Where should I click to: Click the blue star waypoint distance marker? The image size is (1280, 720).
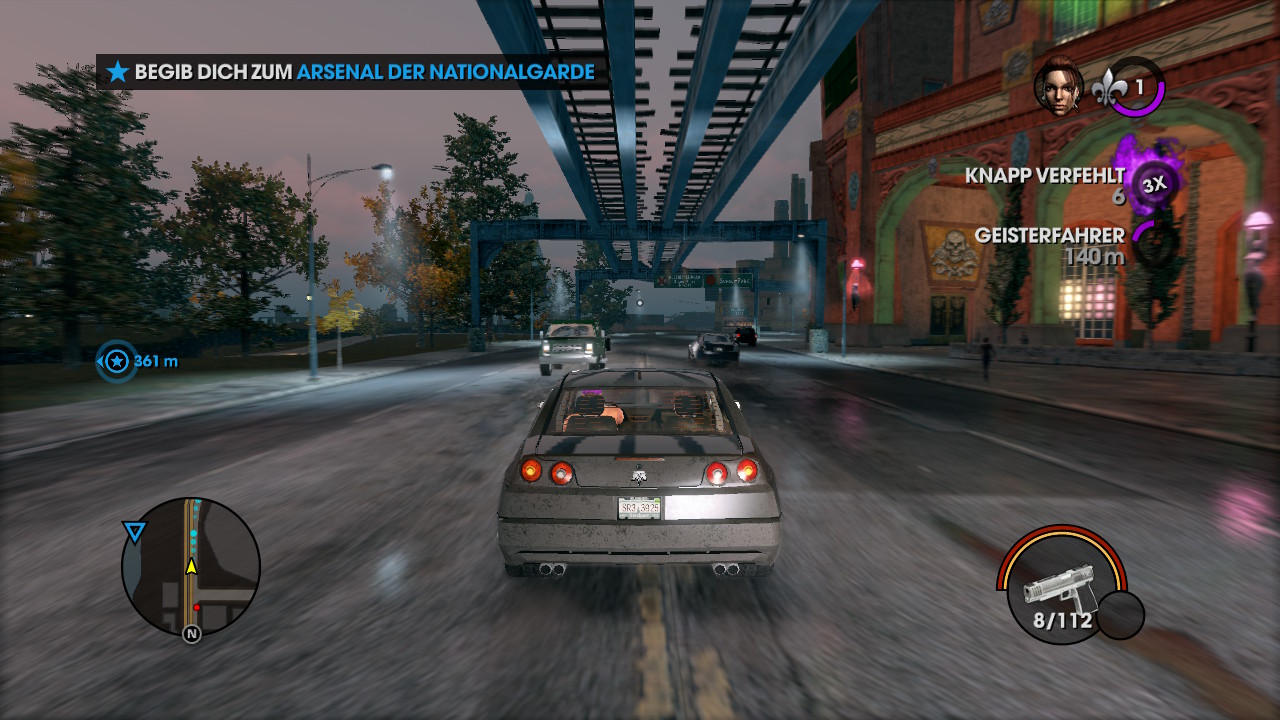point(117,360)
